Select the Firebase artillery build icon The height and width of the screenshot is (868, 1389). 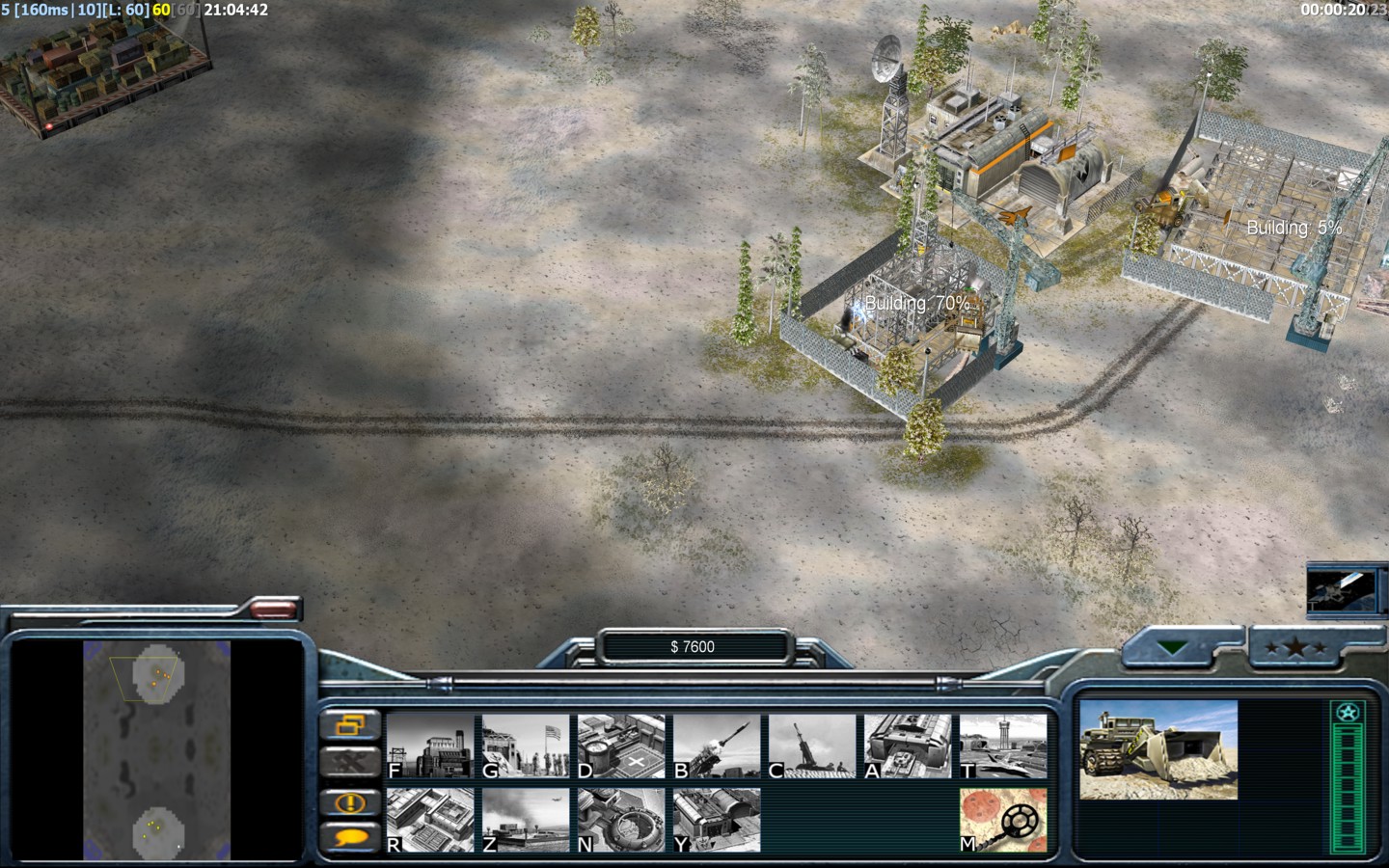[x=812, y=746]
